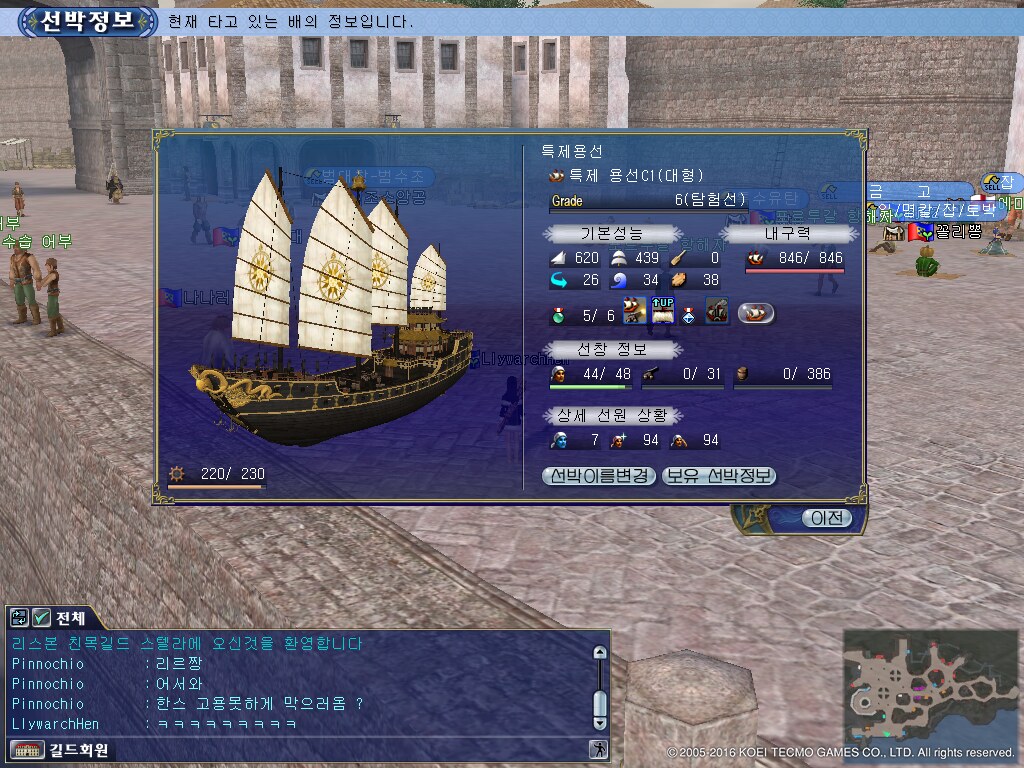Open the 길드회원 guild chat channel selector
The width and height of the screenshot is (1024, 768).
pyautogui.click(x=62, y=749)
